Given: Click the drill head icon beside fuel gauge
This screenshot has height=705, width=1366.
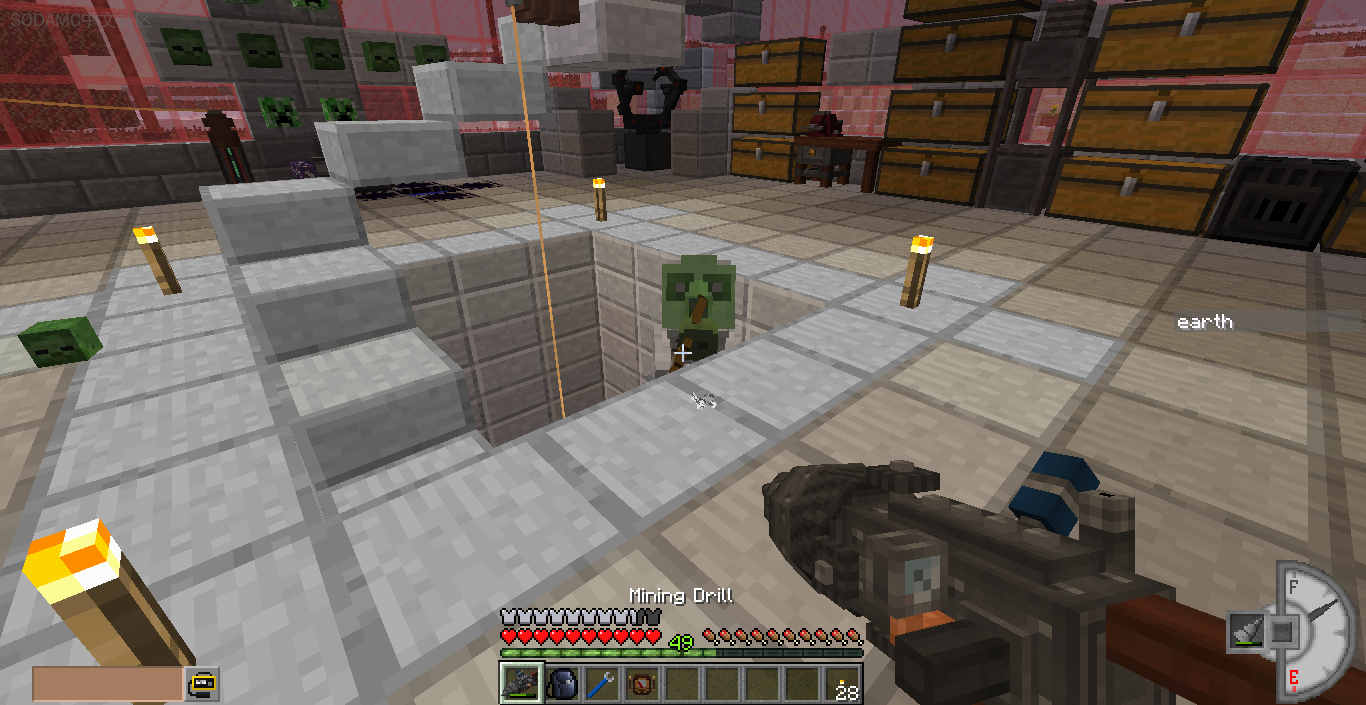Looking at the screenshot, I should click(x=1244, y=632).
